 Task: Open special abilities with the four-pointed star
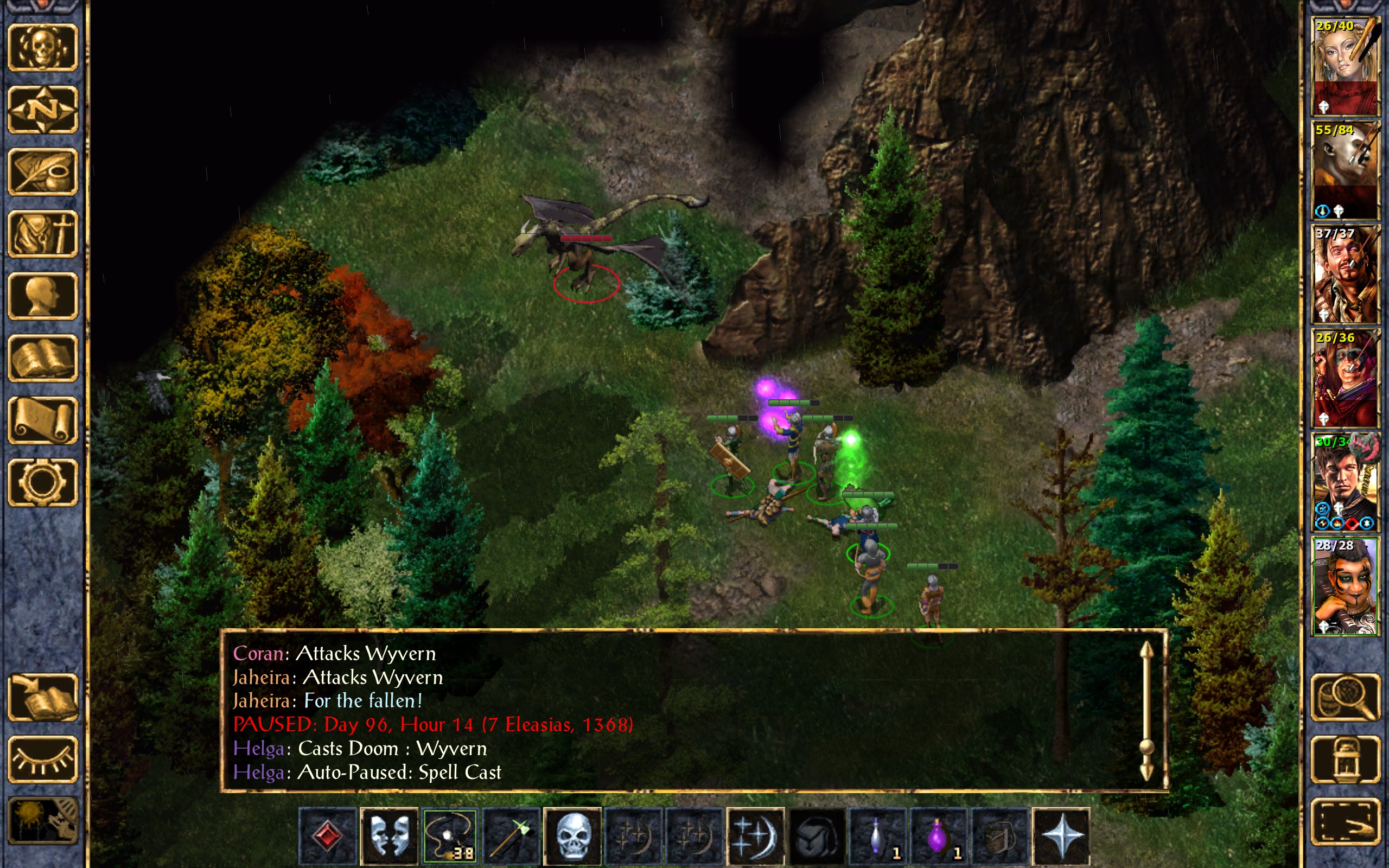coord(1061,836)
